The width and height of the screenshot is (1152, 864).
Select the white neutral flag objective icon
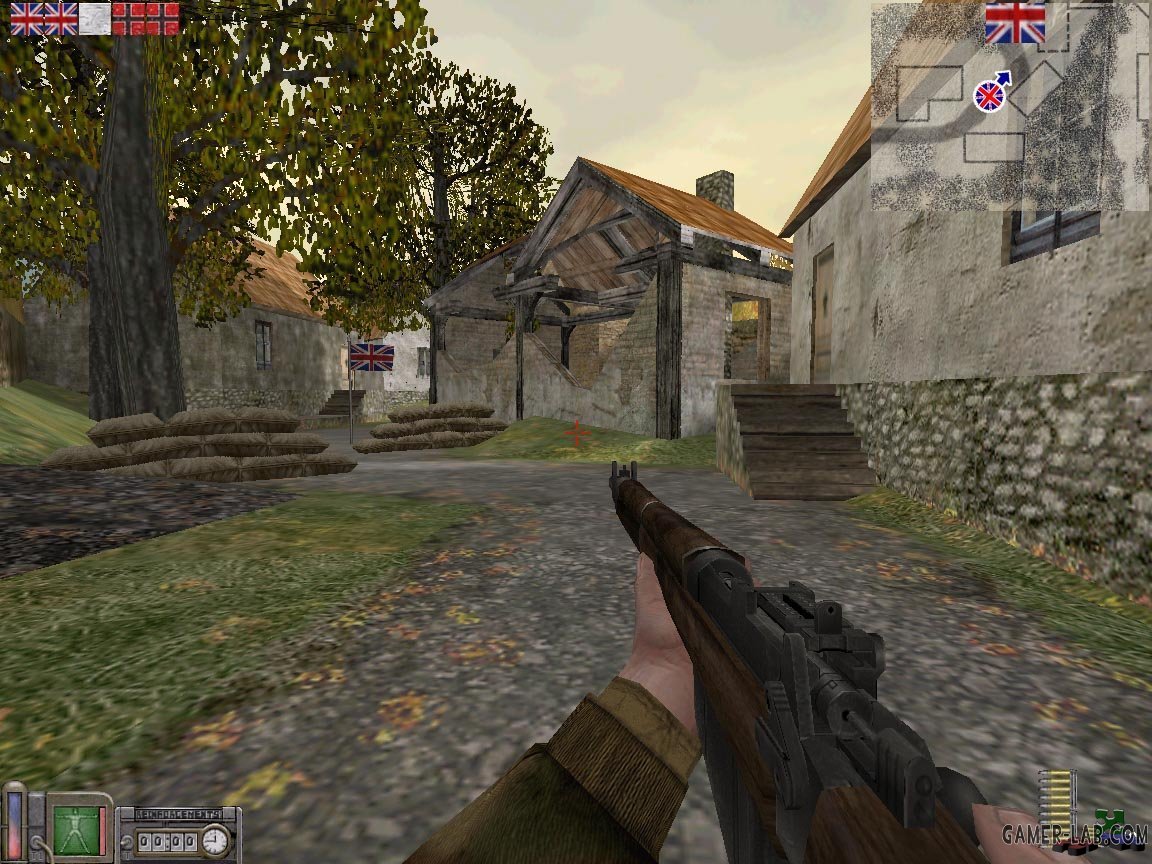(94, 18)
